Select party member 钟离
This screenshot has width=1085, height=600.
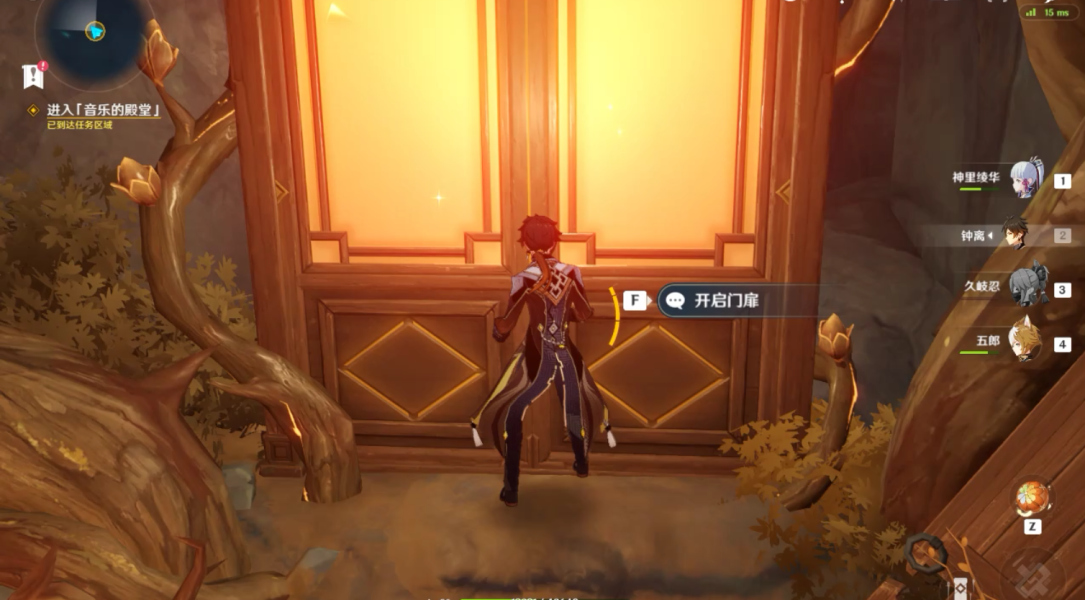tap(1014, 235)
